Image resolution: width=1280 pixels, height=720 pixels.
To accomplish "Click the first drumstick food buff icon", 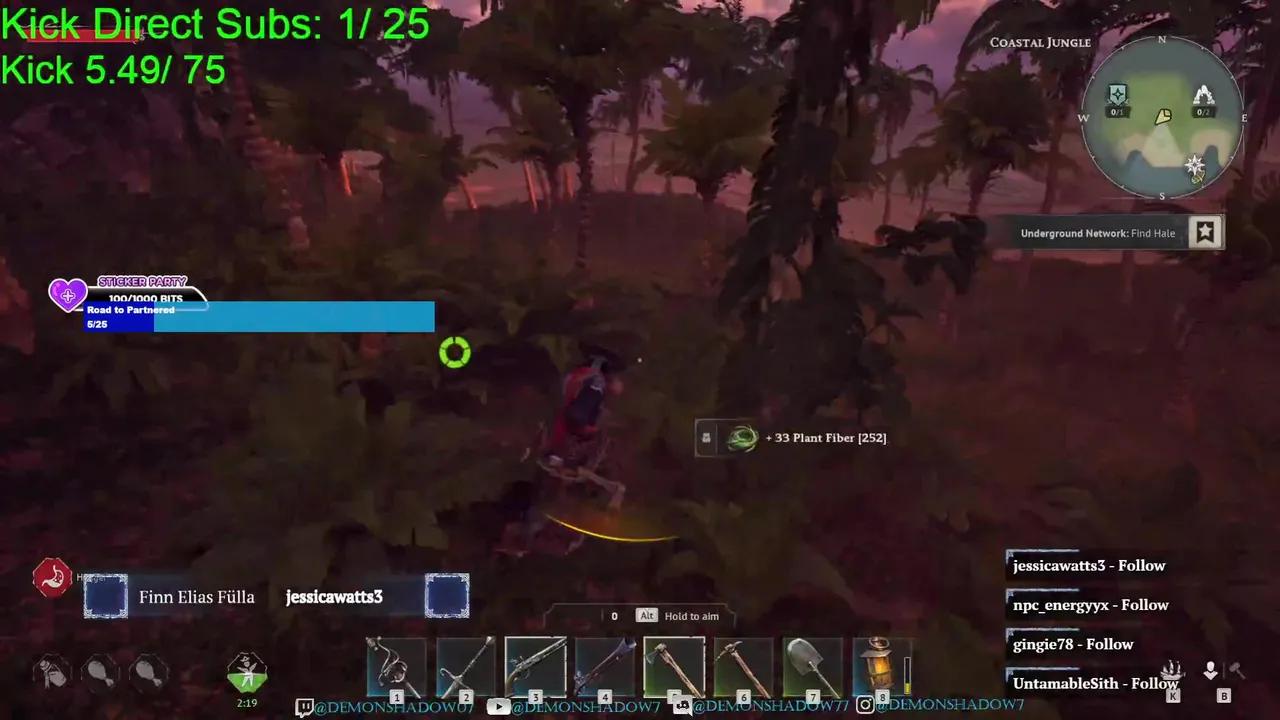I will 52,672.
